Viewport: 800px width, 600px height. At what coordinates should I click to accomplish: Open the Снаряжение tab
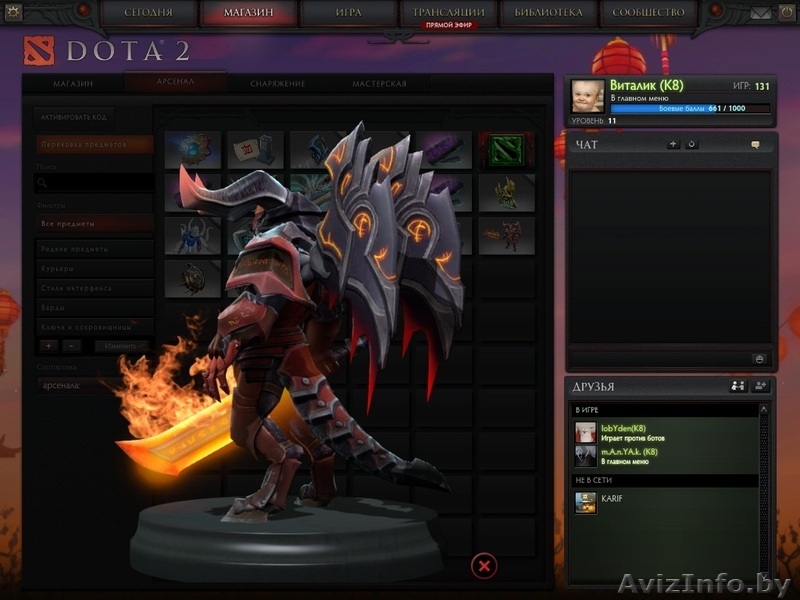pos(277,84)
